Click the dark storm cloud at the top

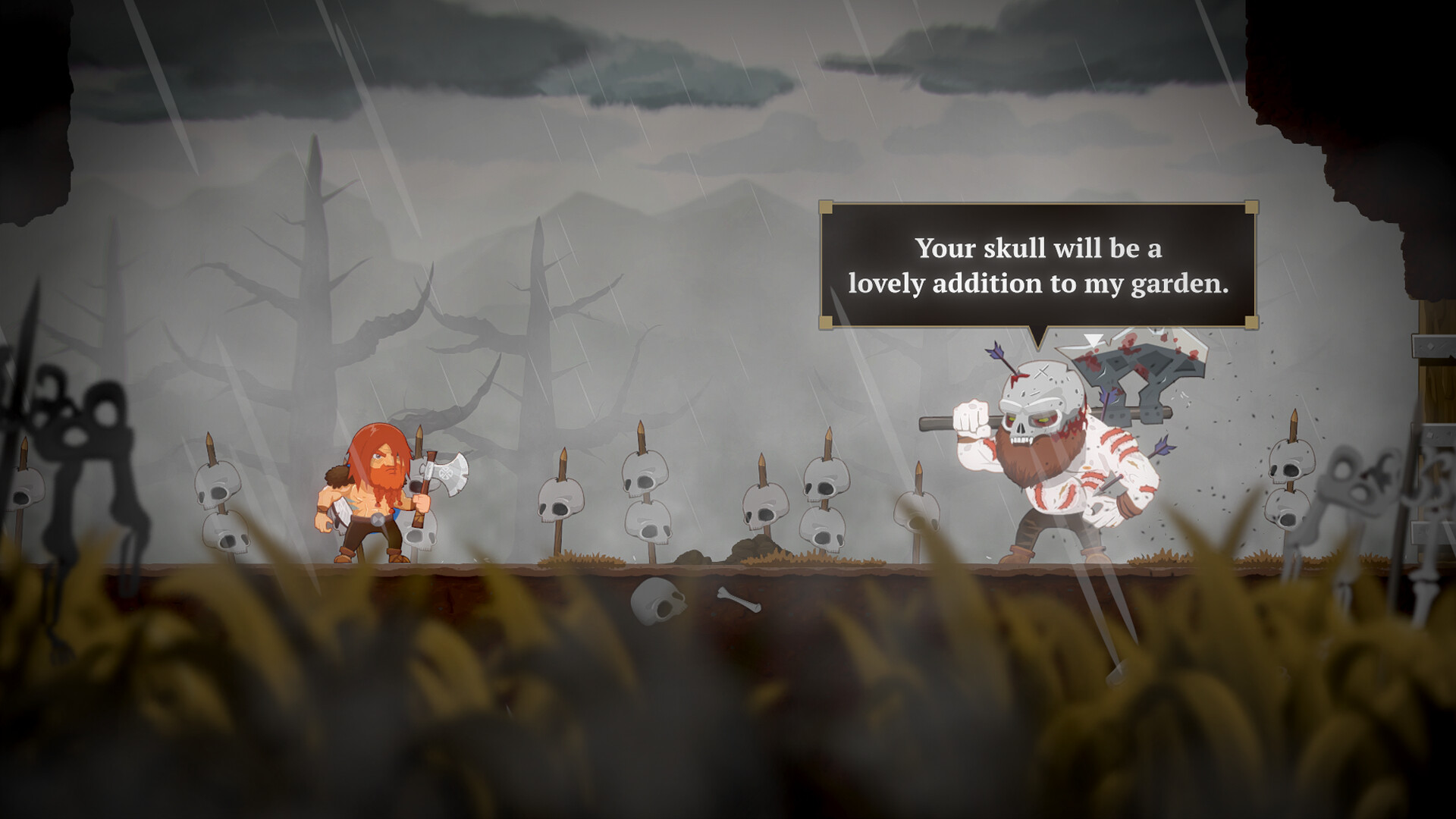click(x=682, y=61)
